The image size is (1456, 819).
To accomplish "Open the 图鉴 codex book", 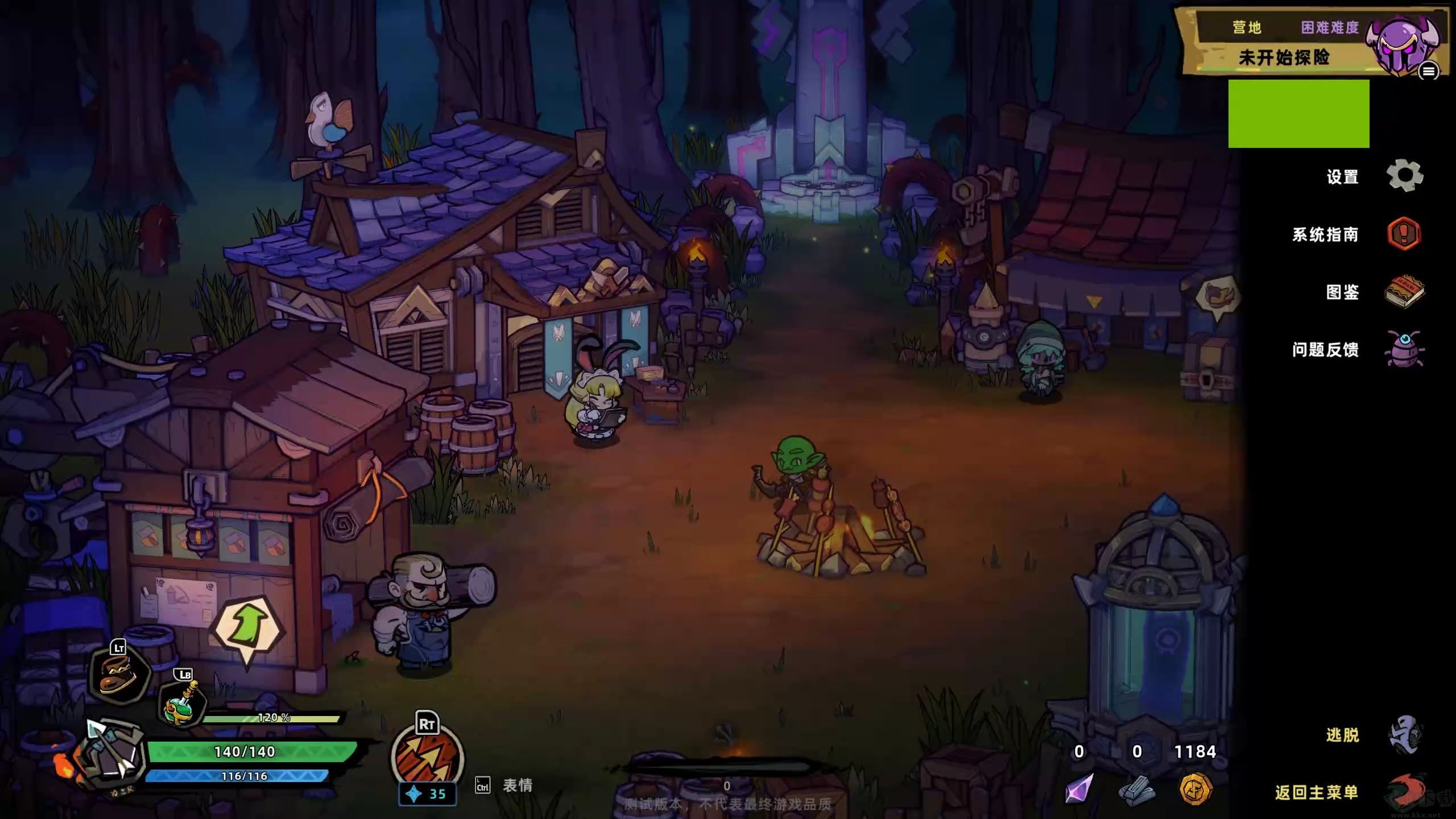I will click(1404, 292).
